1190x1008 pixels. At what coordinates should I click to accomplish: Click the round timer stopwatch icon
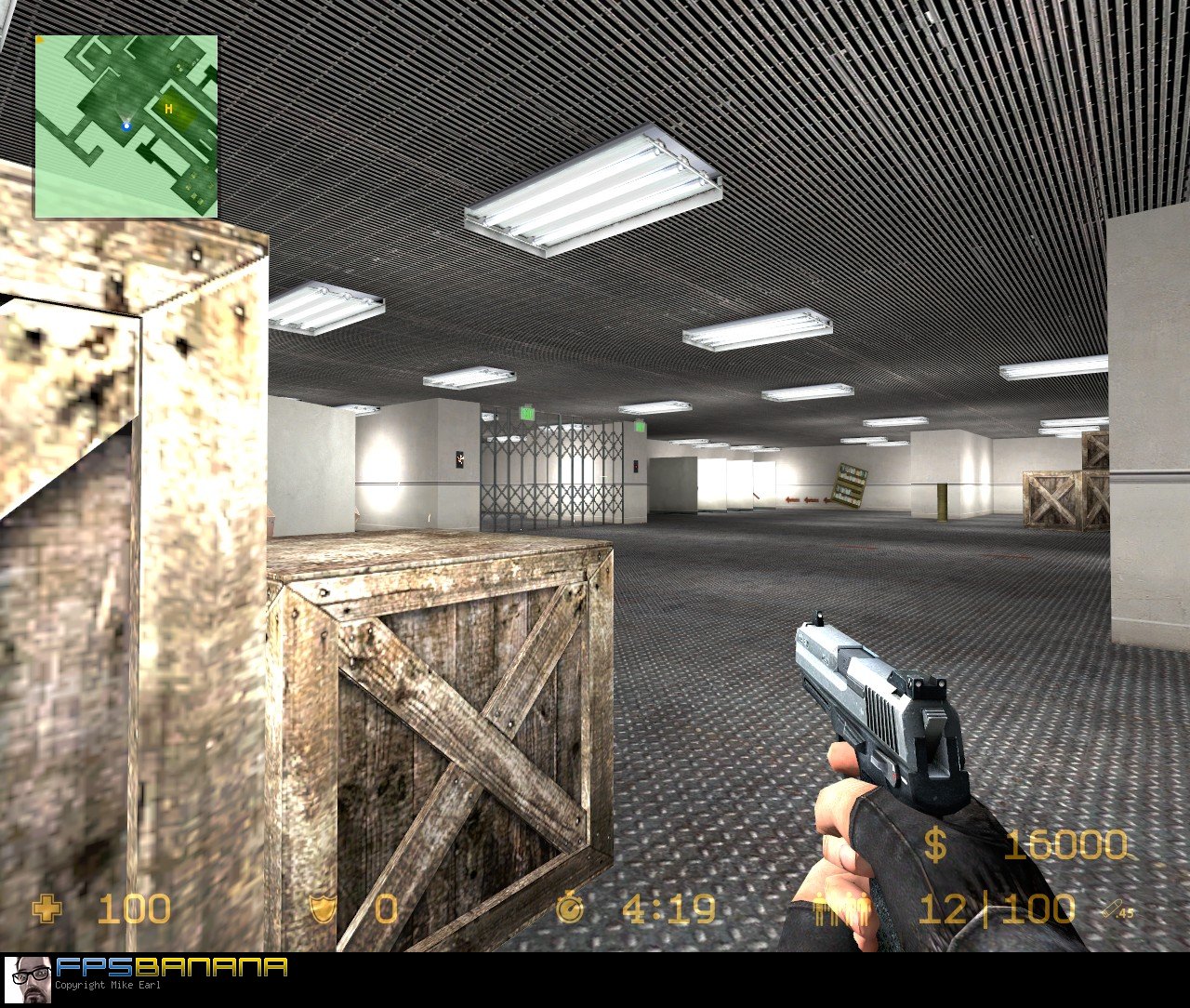(x=570, y=910)
